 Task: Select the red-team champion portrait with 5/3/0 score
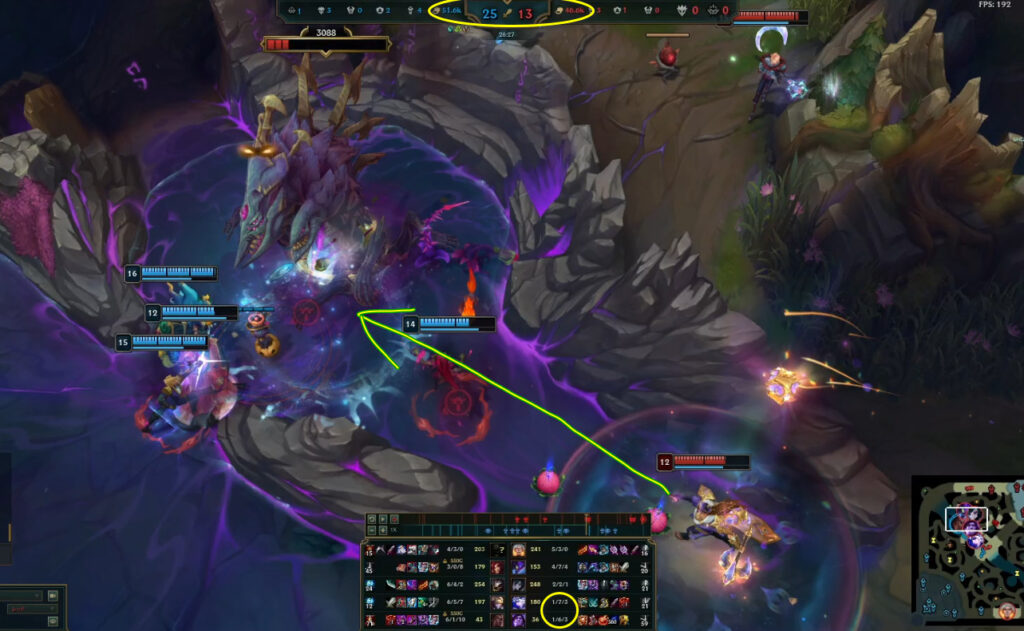(x=519, y=550)
